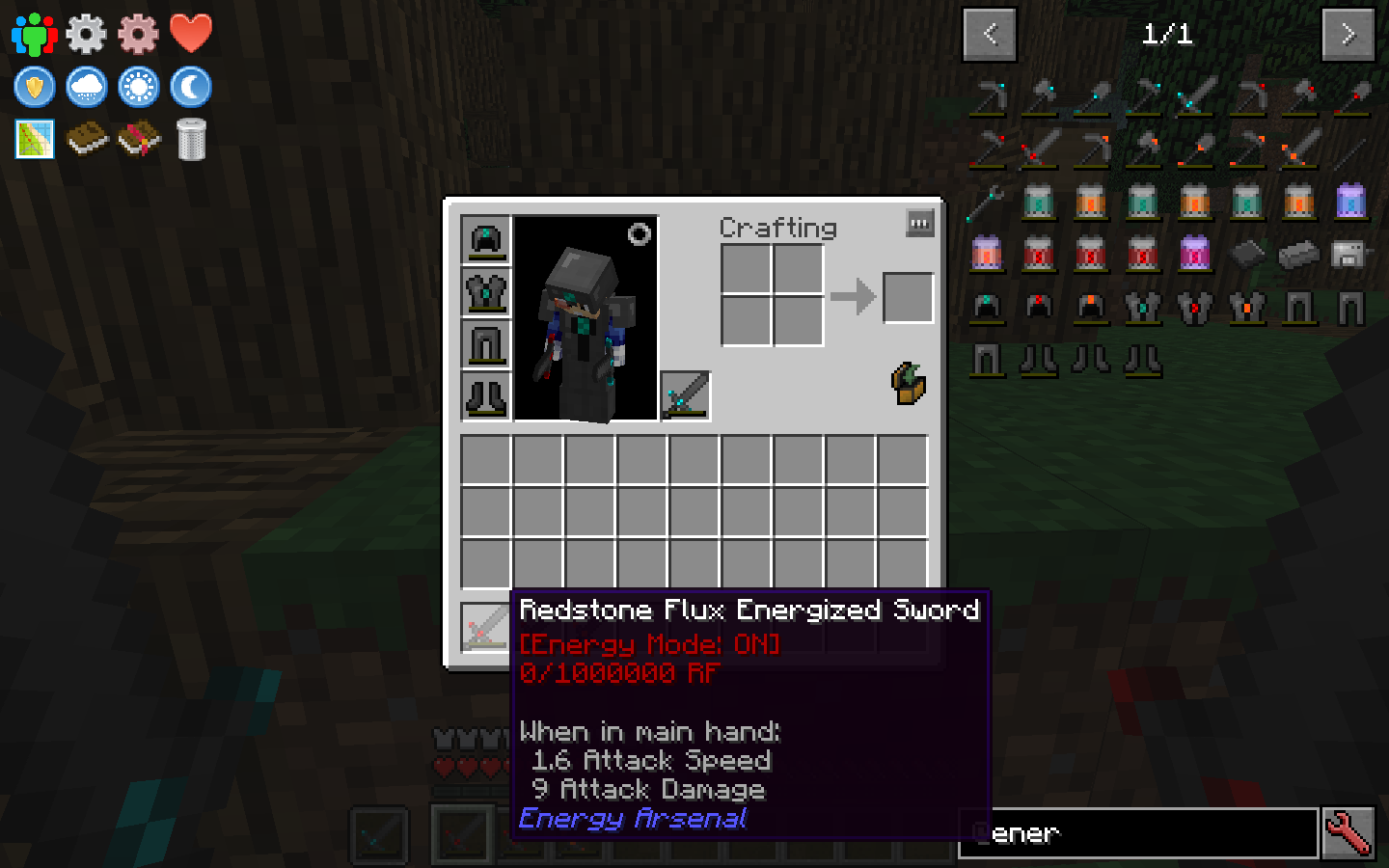The height and width of the screenshot is (868, 1389).
Task: Click the next page arrow
Action: coord(1348,34)
